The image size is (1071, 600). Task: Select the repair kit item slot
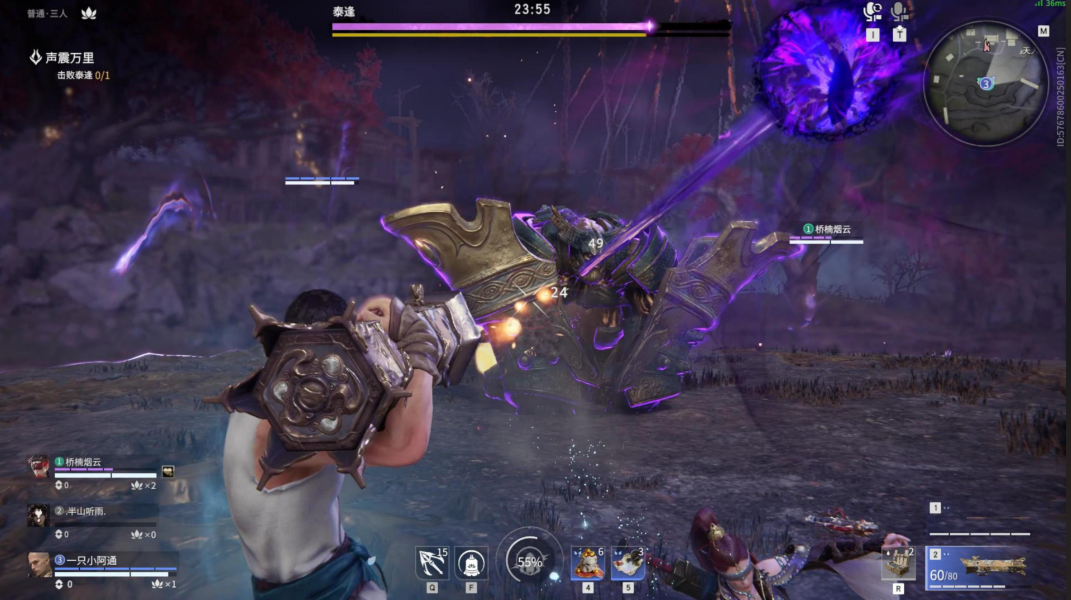(898, 563)
